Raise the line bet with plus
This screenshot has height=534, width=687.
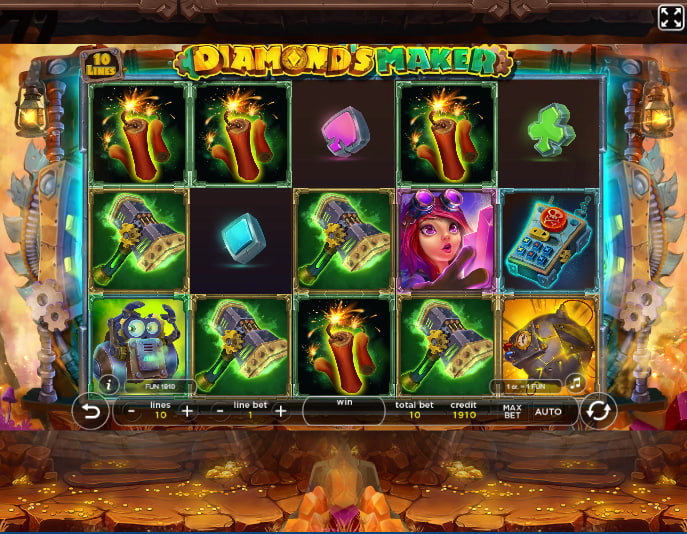(281, 411)
